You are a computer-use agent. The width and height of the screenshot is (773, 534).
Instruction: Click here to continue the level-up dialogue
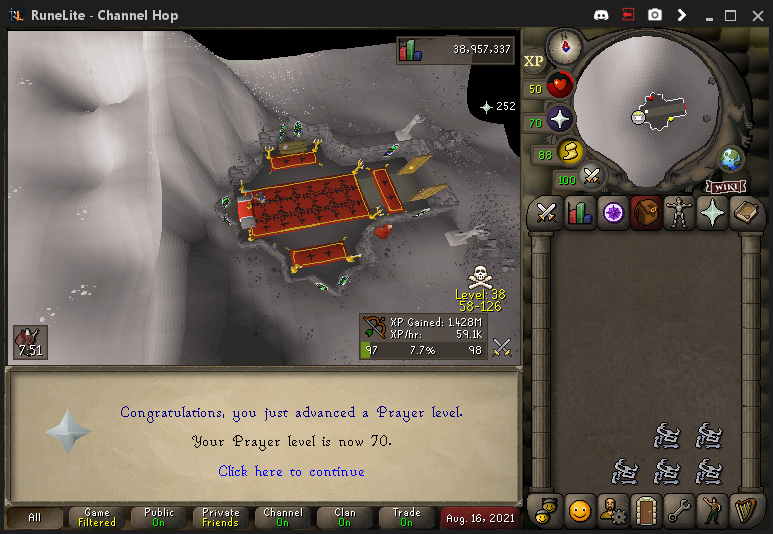tap(291, 471)
